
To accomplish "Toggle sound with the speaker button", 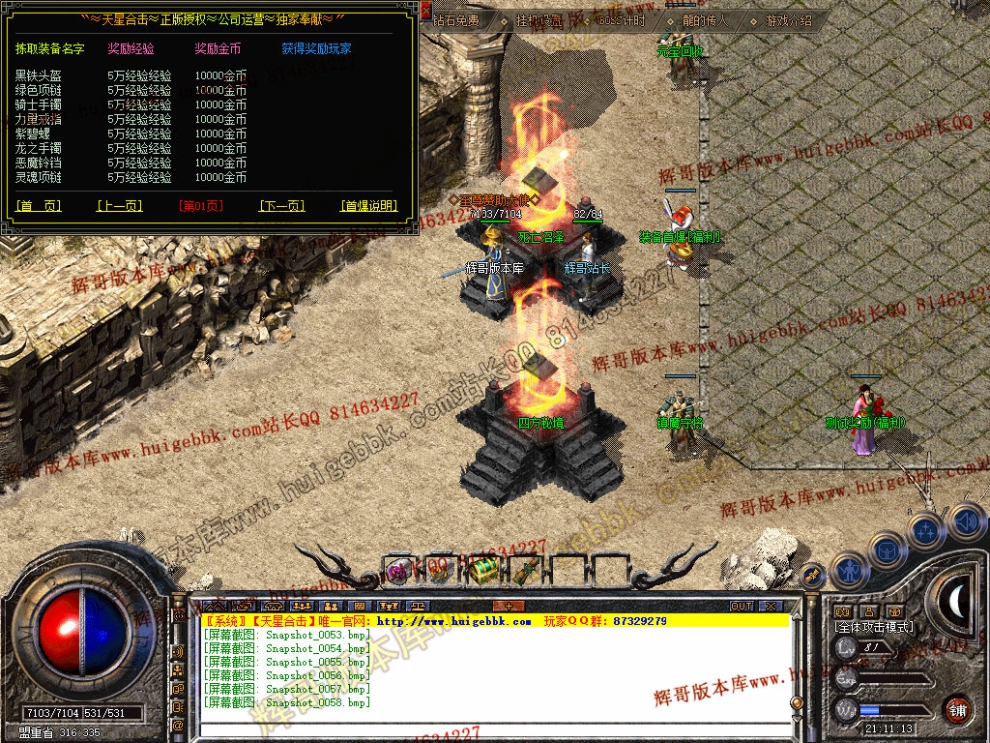I will tap(965, 520).
